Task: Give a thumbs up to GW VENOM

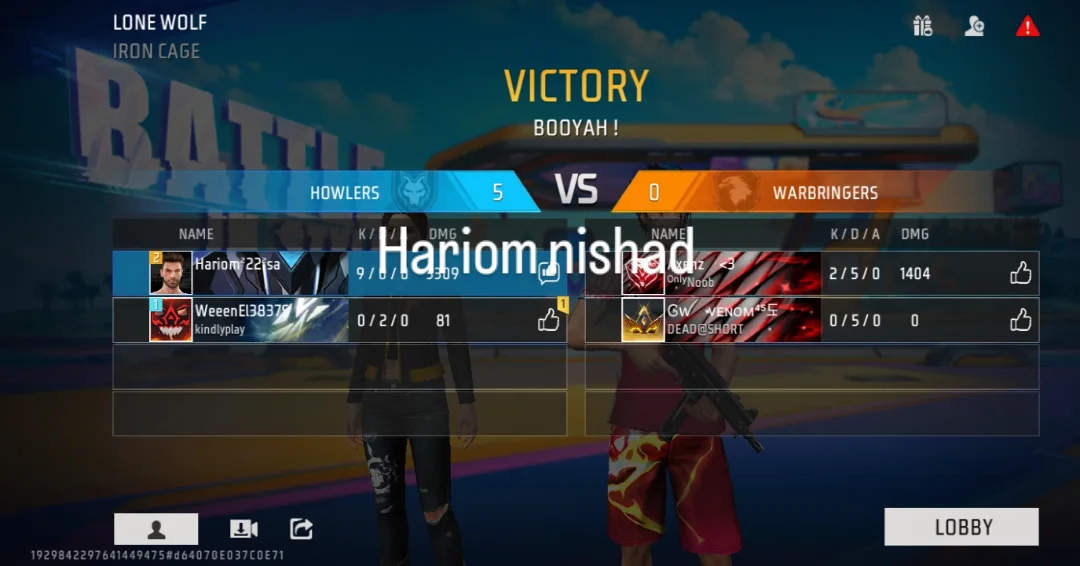Action: [1020, 320]
